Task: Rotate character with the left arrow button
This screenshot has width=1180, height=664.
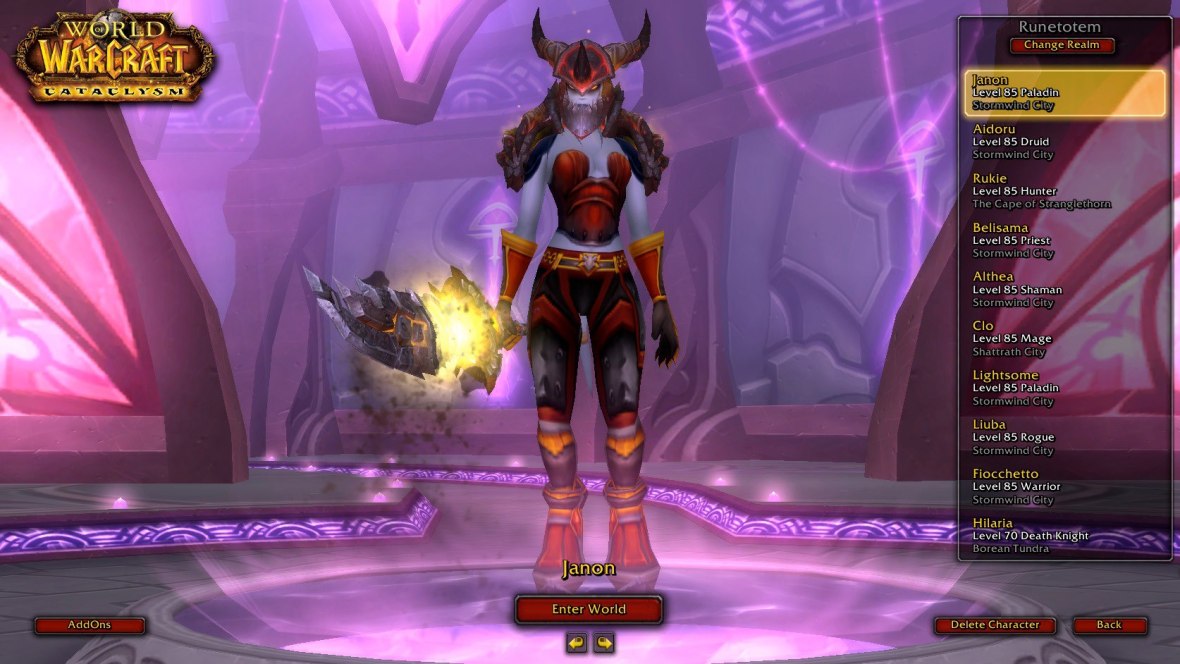Action: pos(576,643)
